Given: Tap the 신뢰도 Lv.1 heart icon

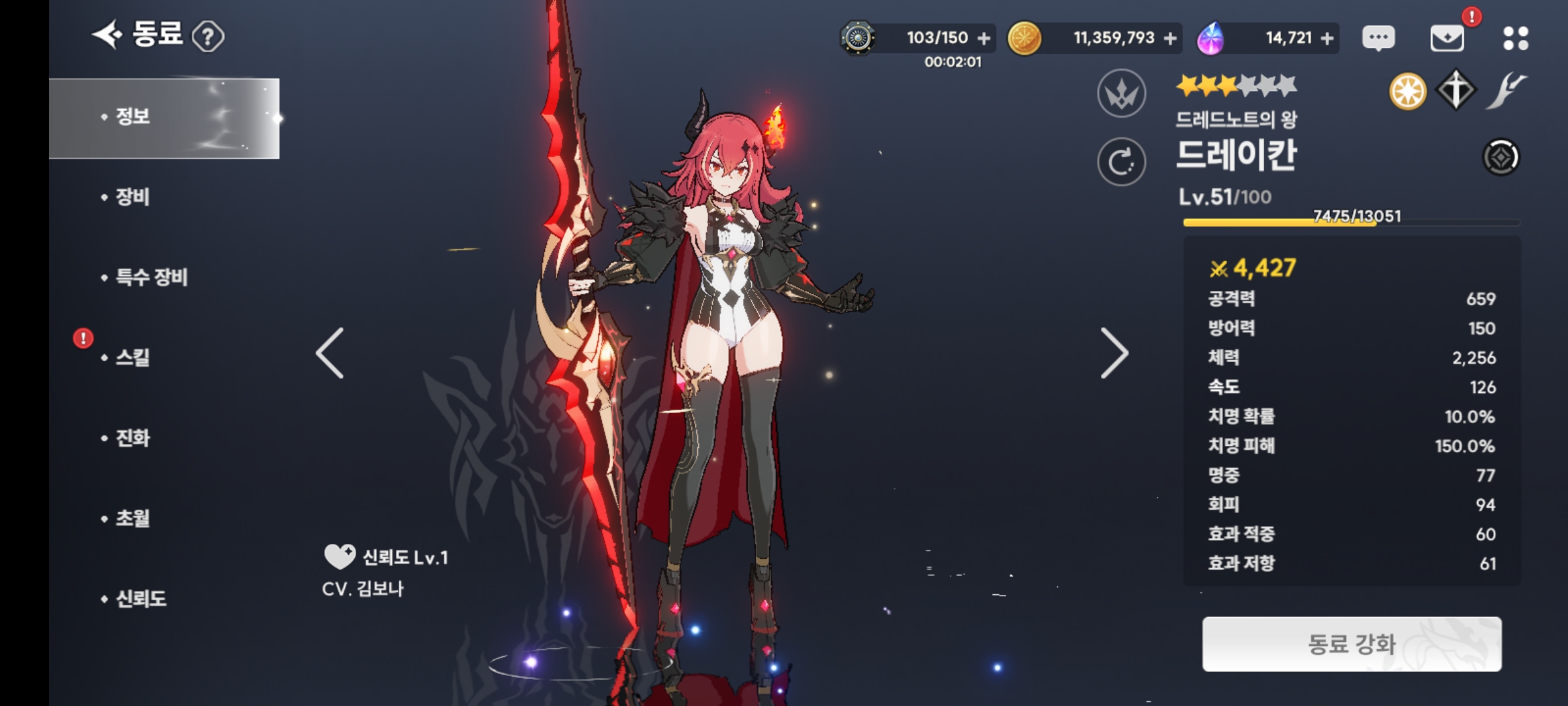Looking at the screenshot, I should [339, 557].
